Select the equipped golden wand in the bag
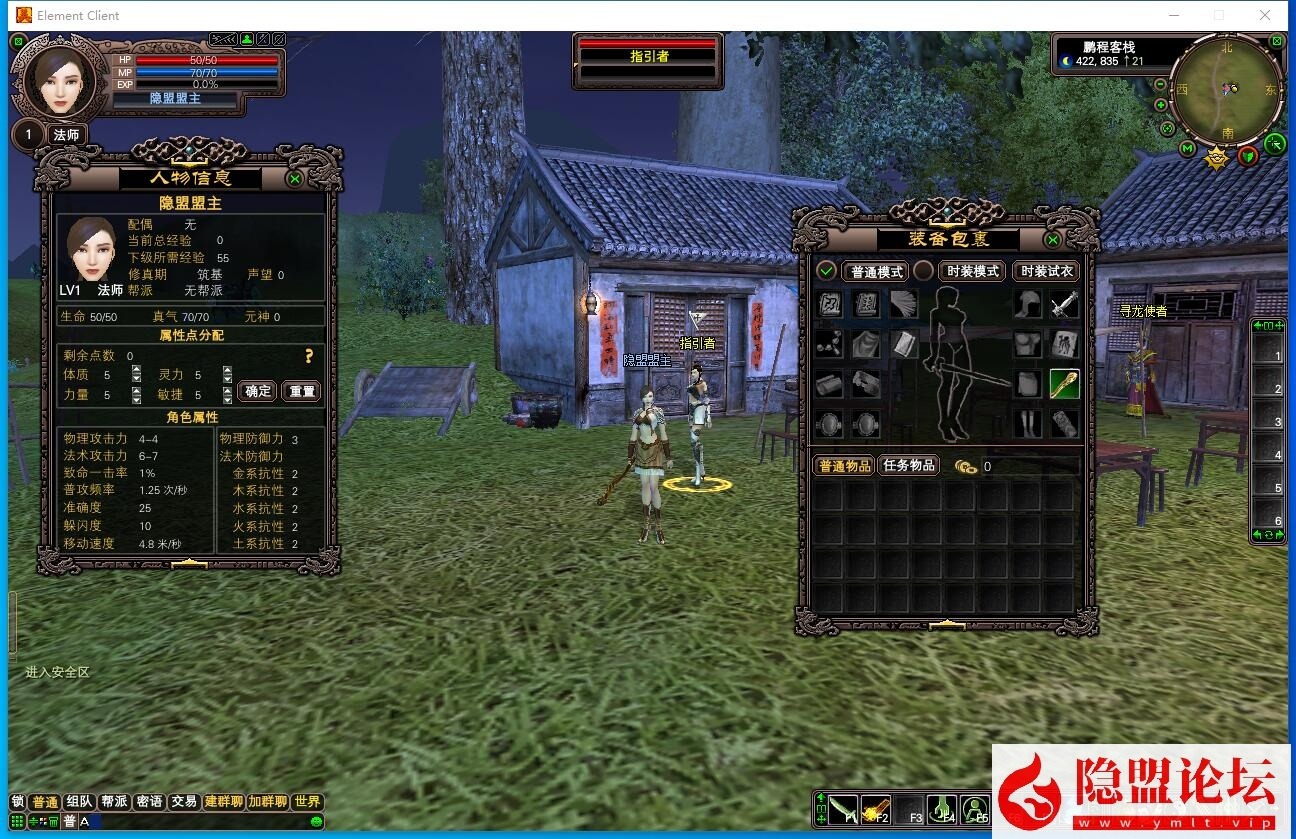Screen dimensions: 1296x839 (x=1064, y=383)
